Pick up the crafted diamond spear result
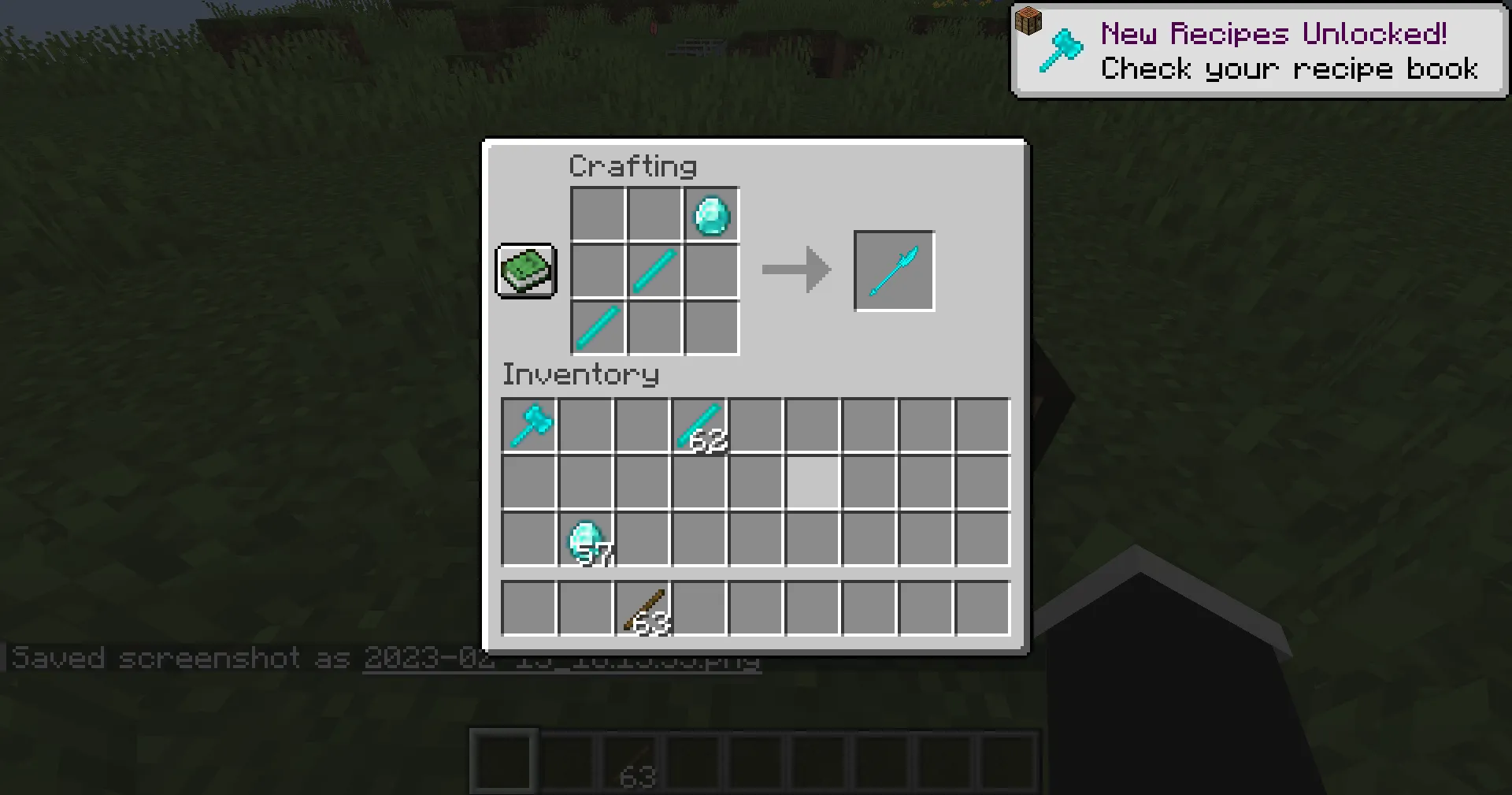Viewport: 1512px width, 795px height. pyautogui.click(x=893, y=271)
